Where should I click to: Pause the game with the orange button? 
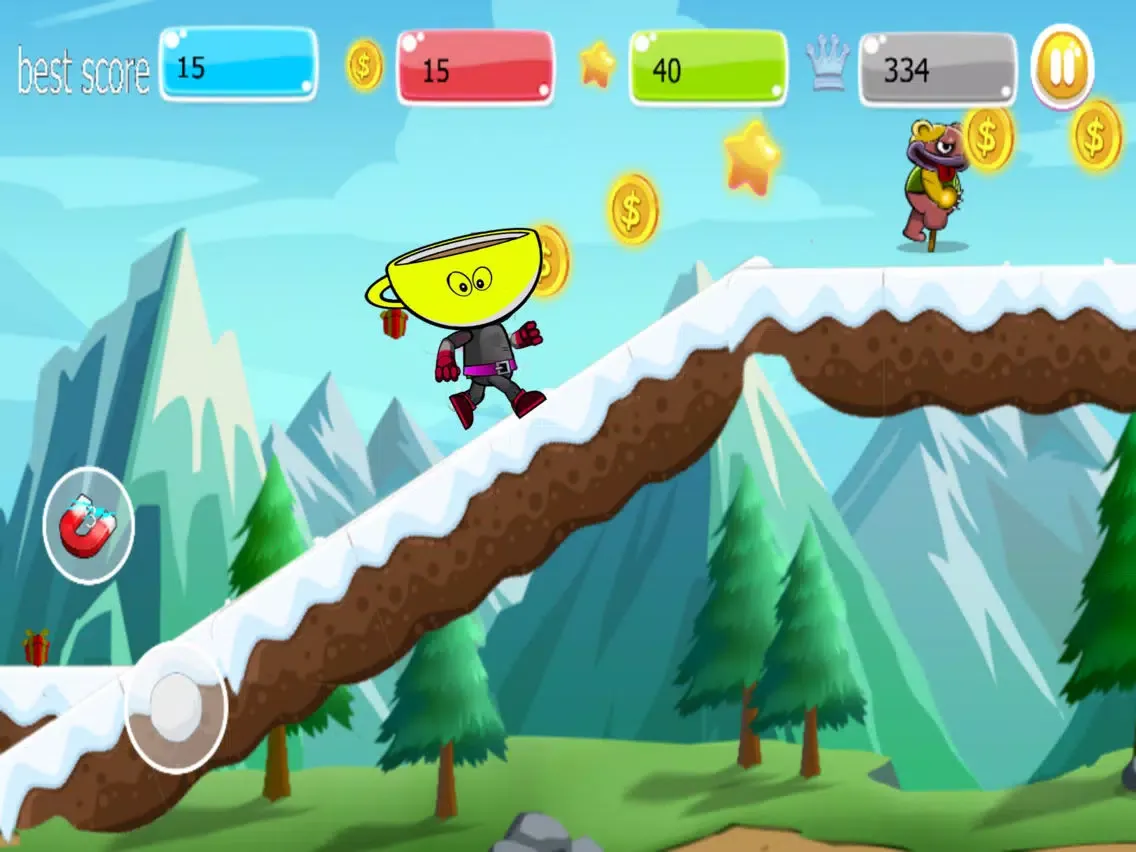(1062, 67)
